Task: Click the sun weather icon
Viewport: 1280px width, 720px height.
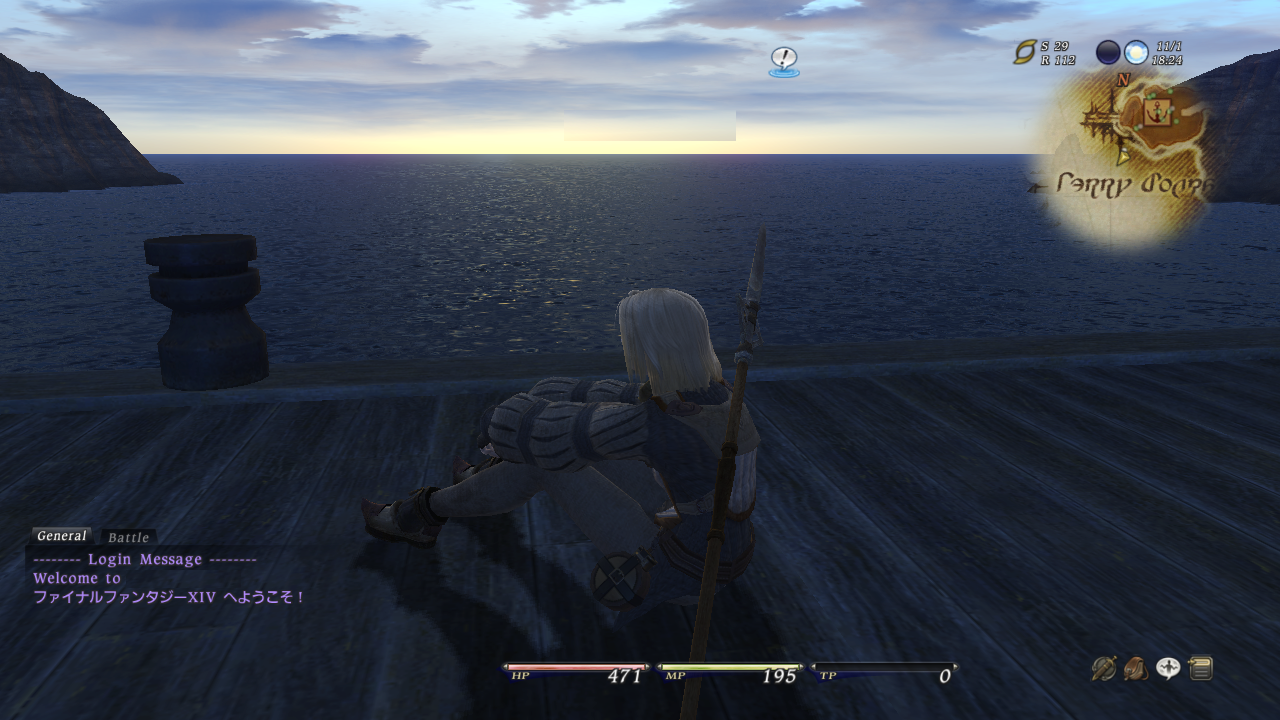Action: 1136,52
